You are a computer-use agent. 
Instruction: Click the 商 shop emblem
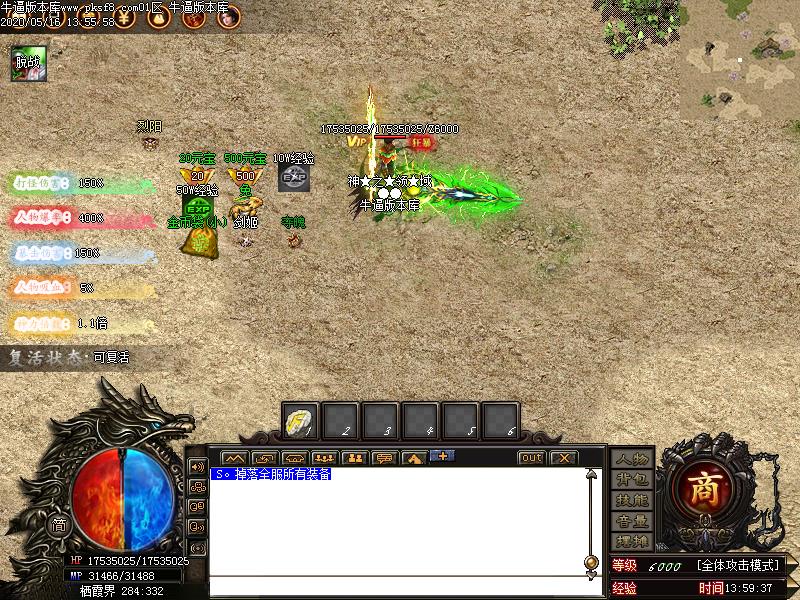pos(711,489)
